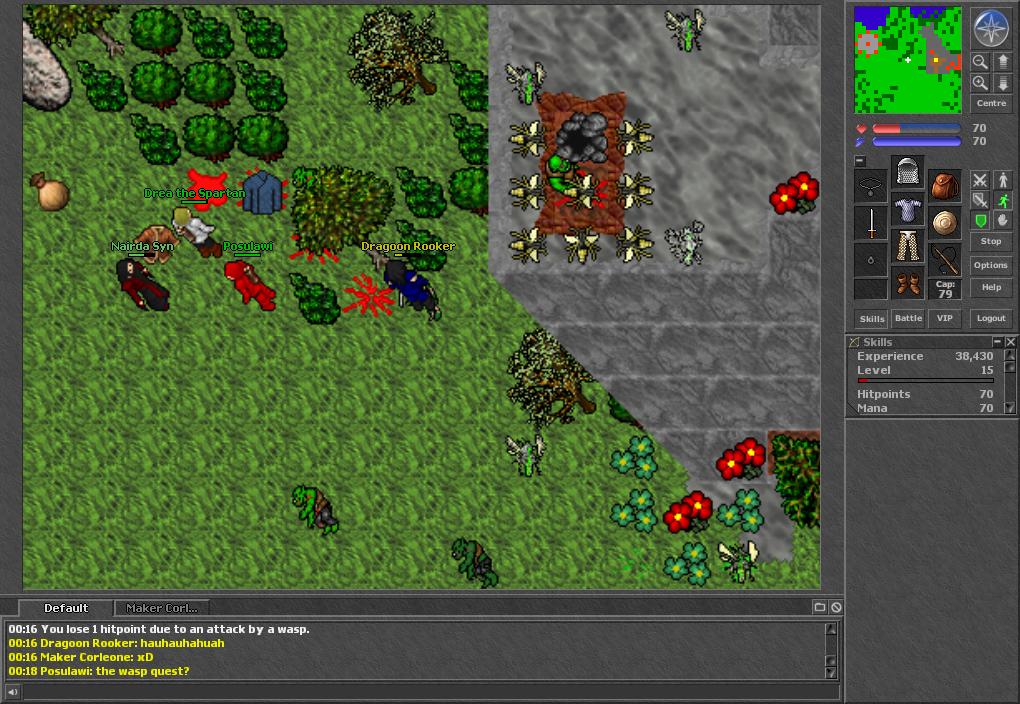
Task: Switch to the Maker Corl... chat tab
Action: [162, 608]
